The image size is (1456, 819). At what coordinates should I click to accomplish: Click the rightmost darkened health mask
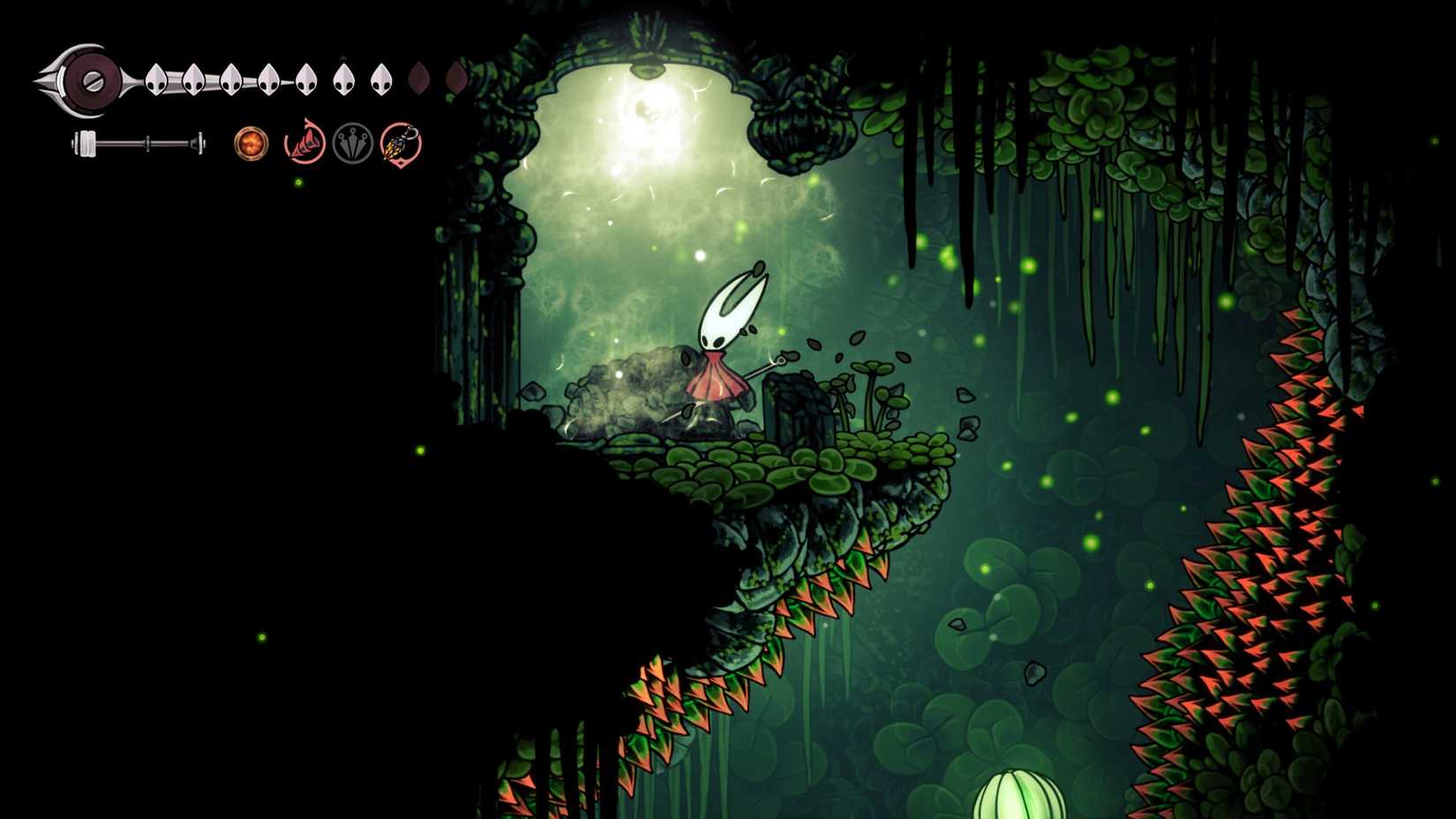[x=456, y=78]
